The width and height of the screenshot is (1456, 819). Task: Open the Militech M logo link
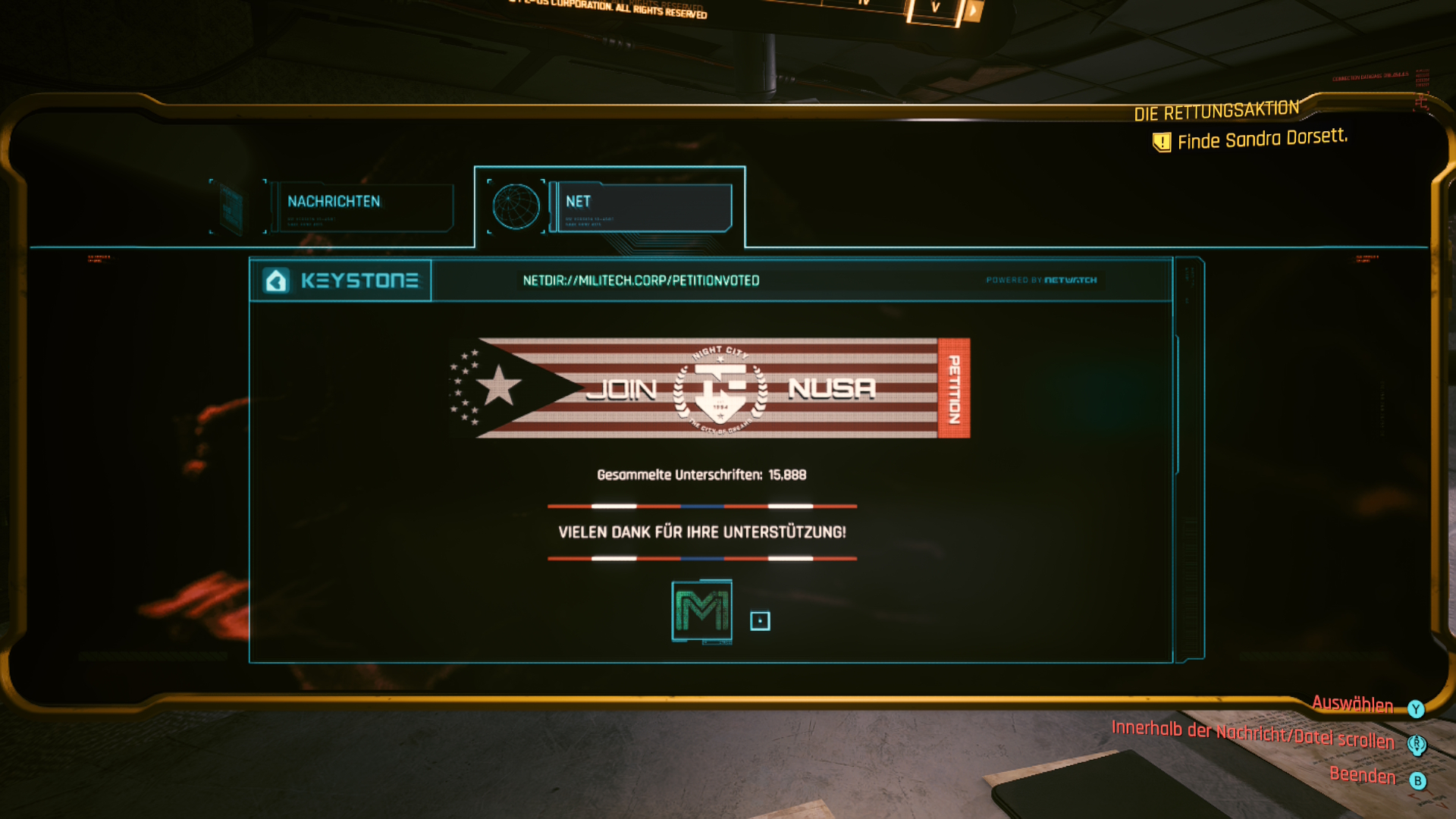click(x=701, y=610)
